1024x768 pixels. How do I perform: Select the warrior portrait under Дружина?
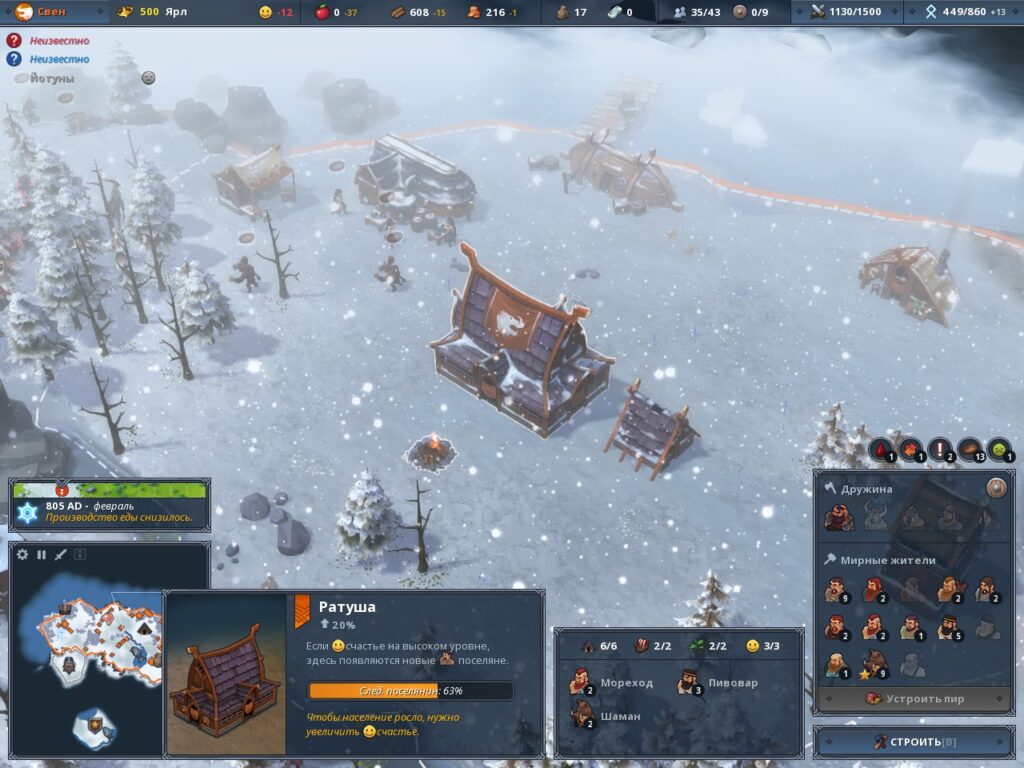[838, 517]
